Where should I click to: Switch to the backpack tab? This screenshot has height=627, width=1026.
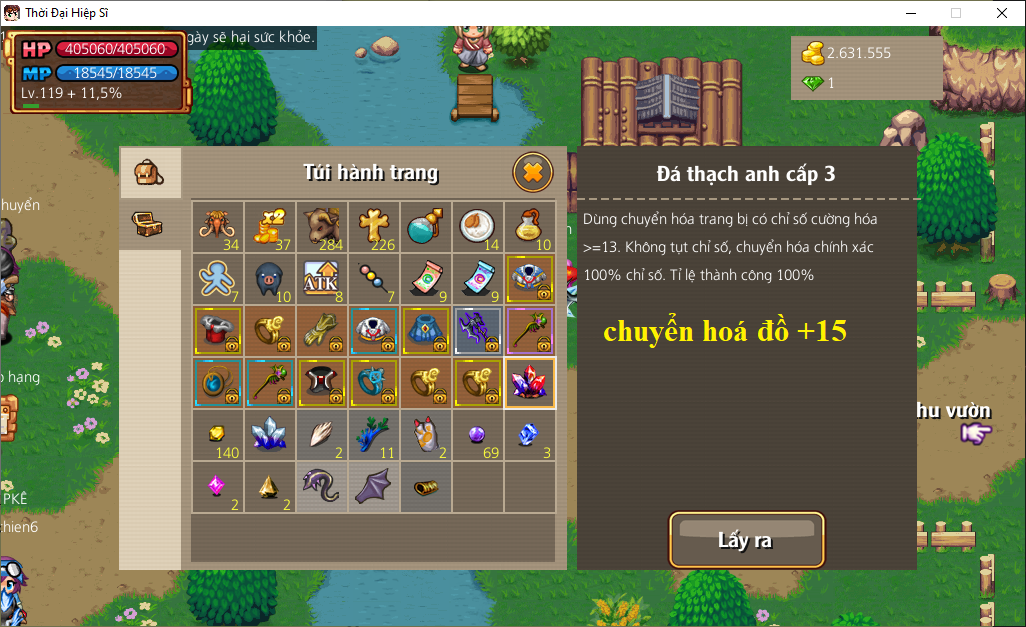pos(150,173)
